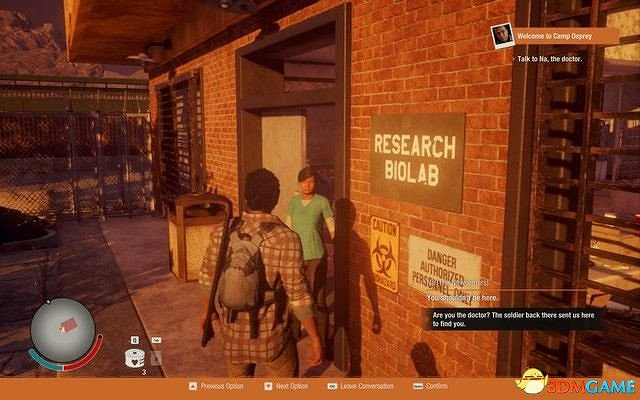Click the character portrait in the quest tracker

[502, 37]
